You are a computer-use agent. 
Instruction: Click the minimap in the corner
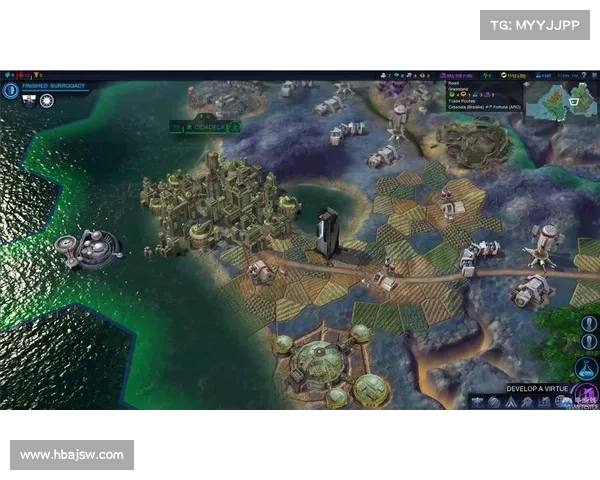pyautogui.click(x=562, y=101)
